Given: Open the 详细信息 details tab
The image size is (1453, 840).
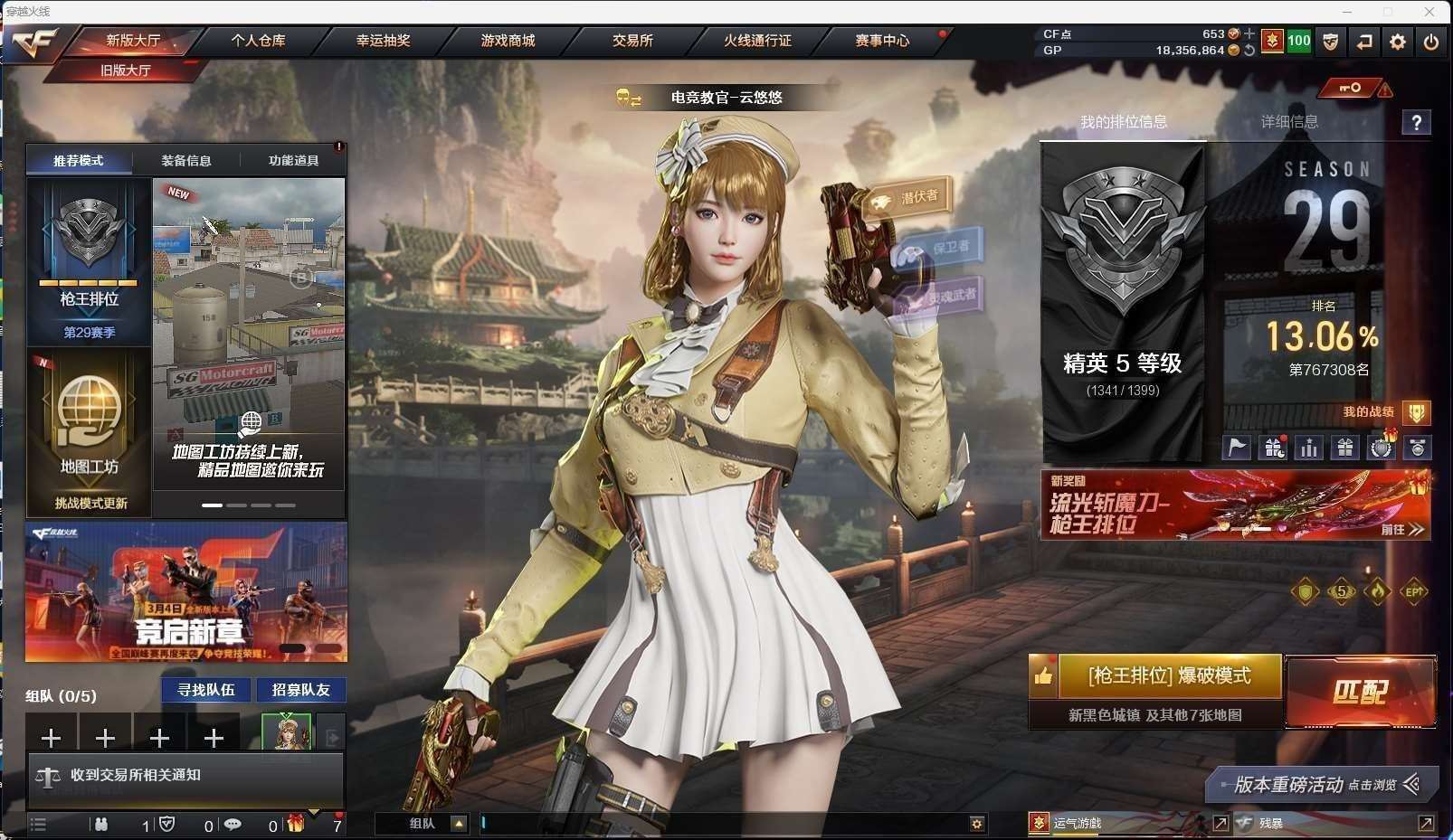Looking at the screenshot, I should [x=1289, y=122].
